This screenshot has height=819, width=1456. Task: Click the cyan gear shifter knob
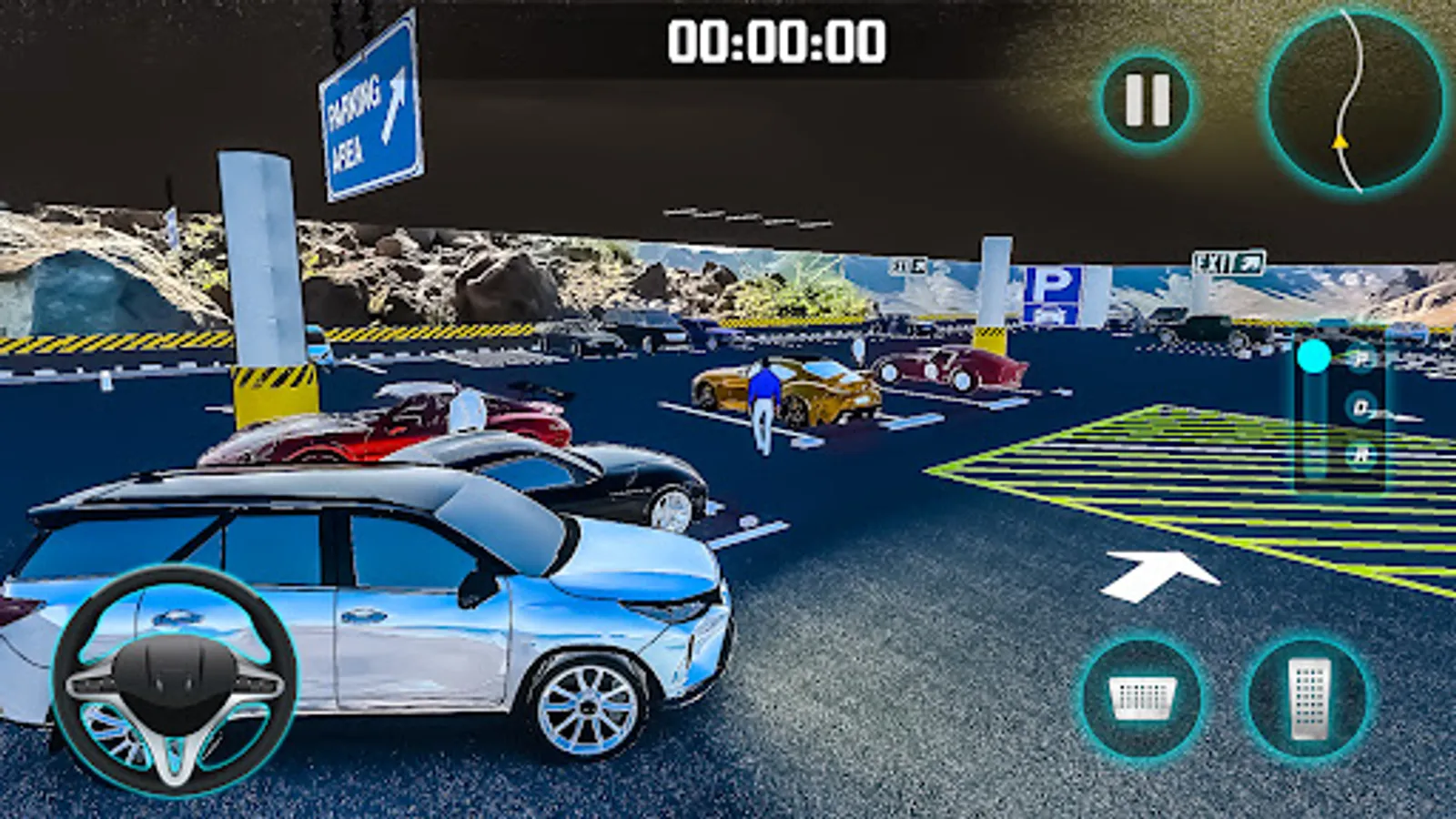point(1313,357)
